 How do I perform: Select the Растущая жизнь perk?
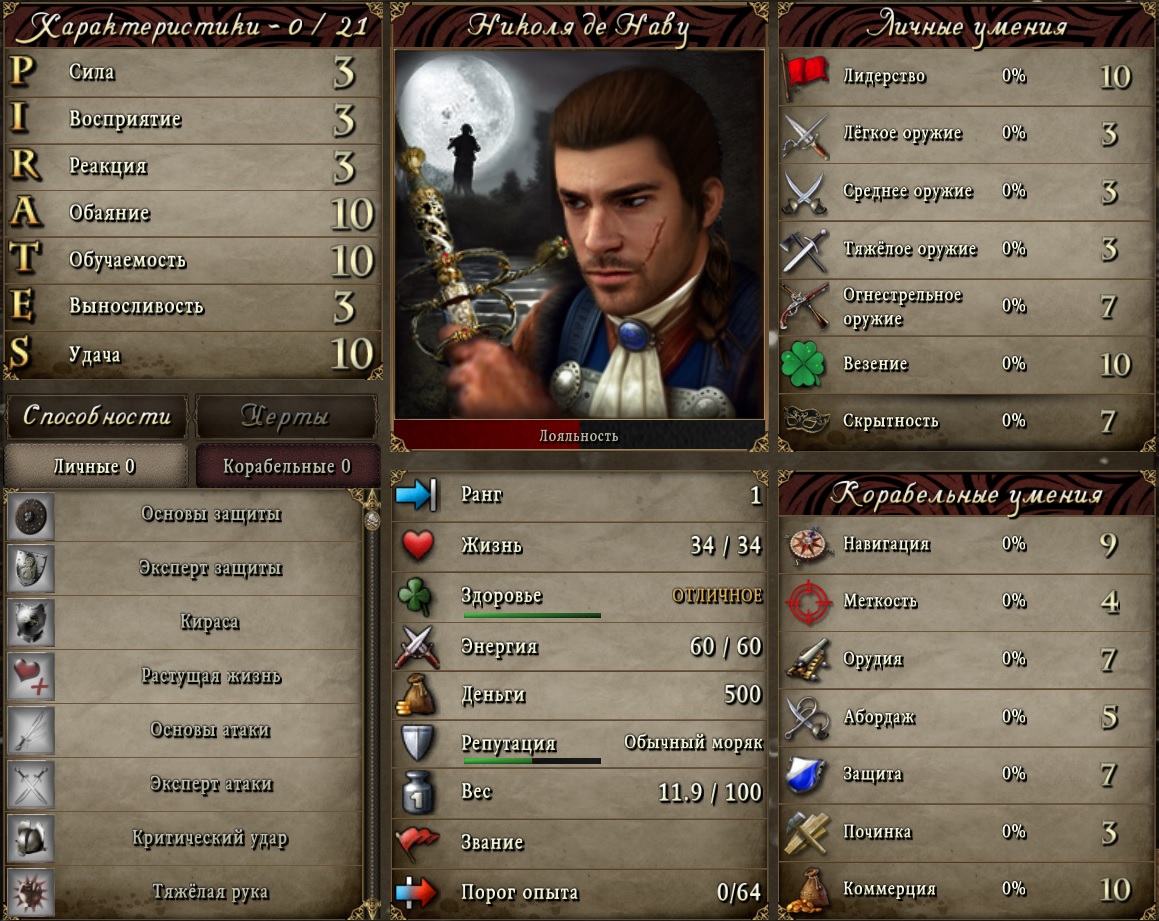point(210,676)
